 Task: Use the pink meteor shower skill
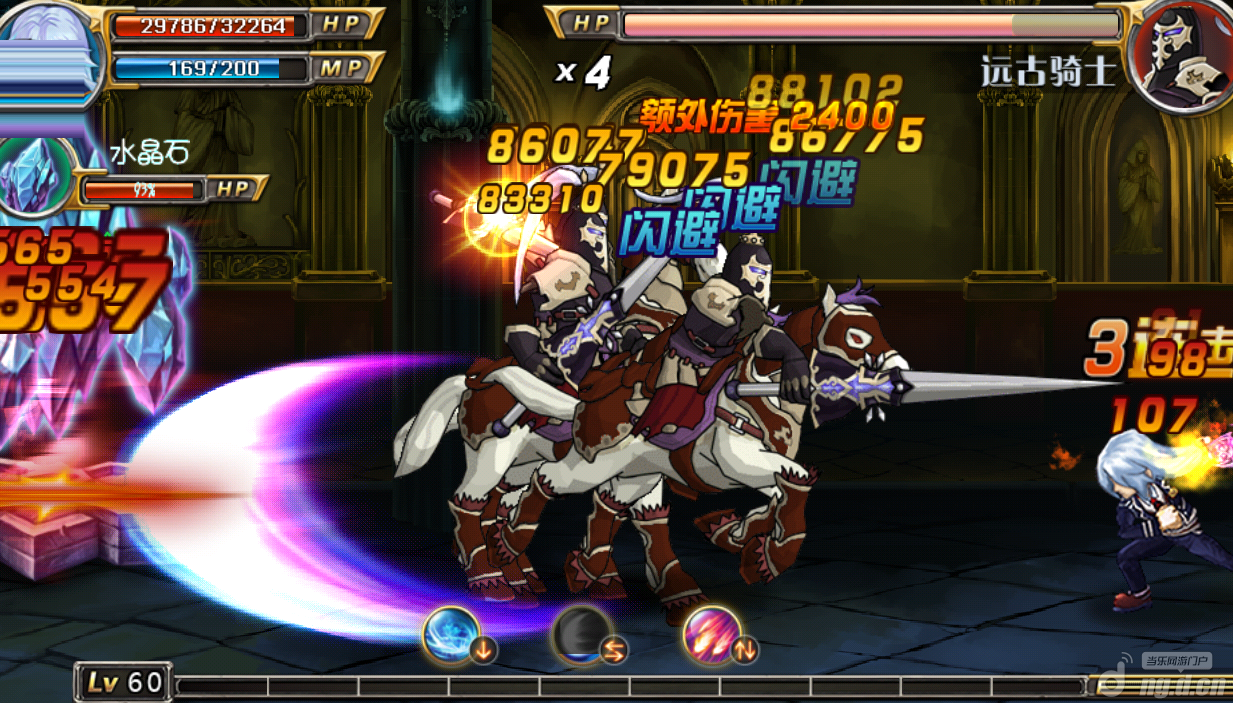pos(711,634)
